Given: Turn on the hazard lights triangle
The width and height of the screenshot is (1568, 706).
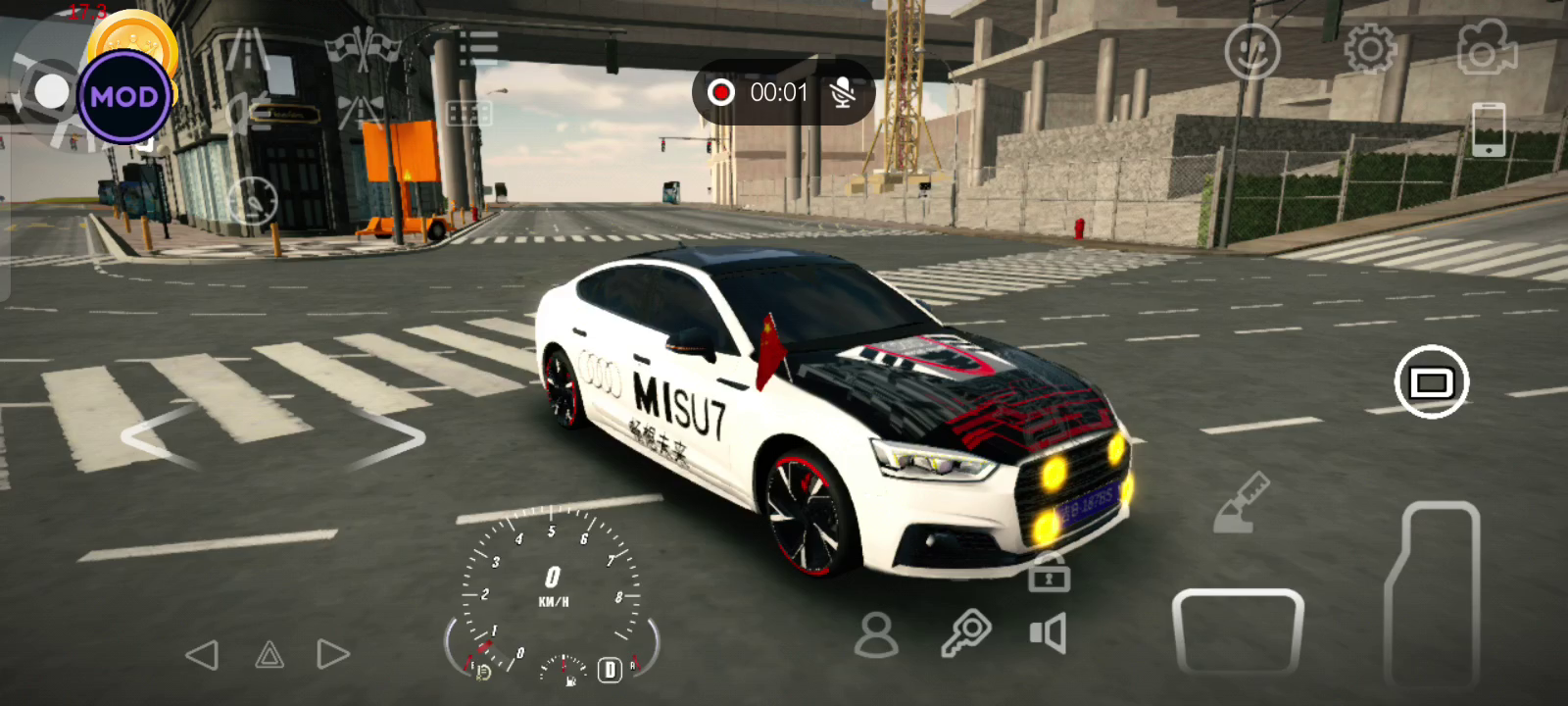Looking at the screenshot, I should (269, 655).
